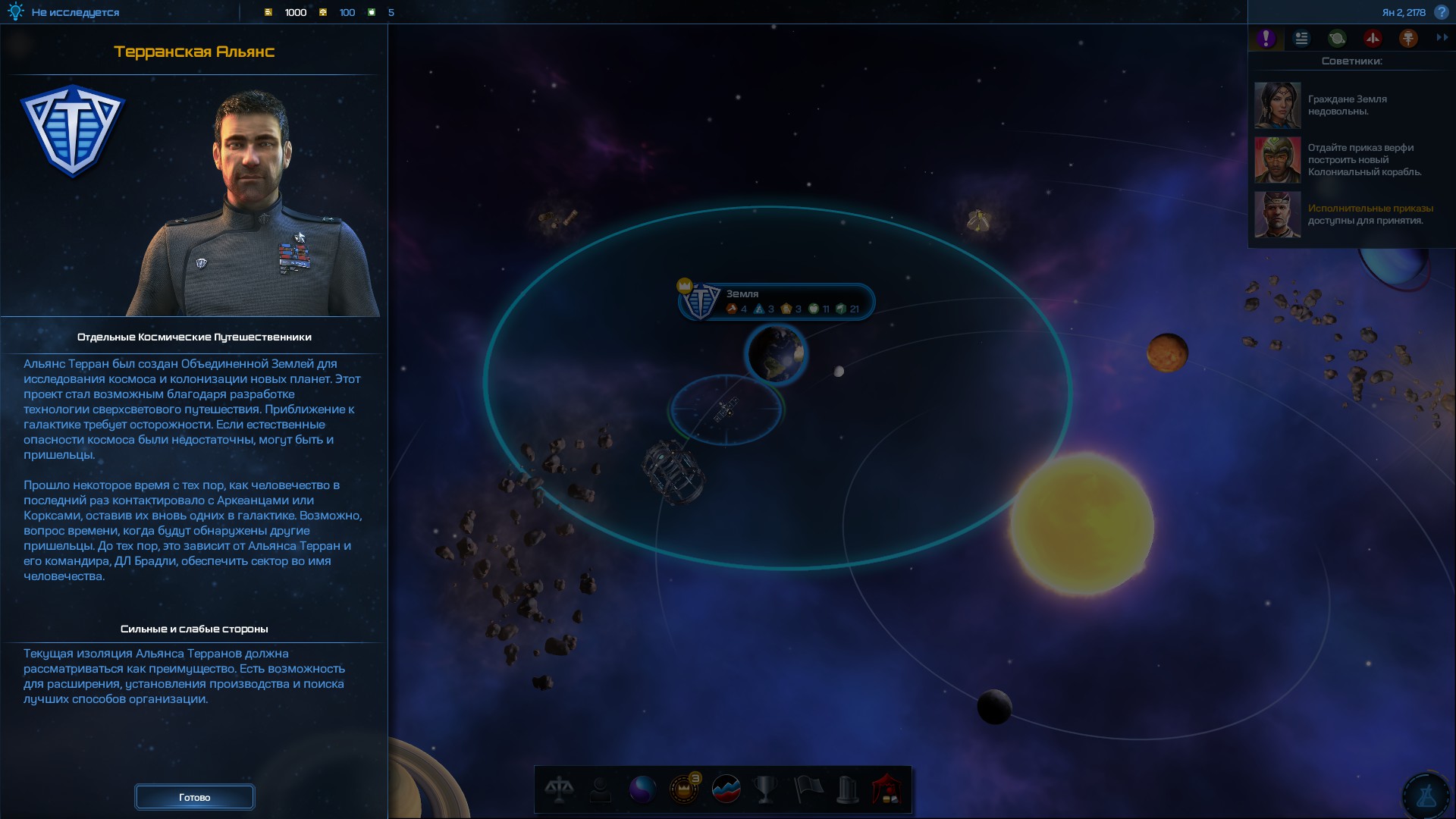Switch to the red ships tab
The height and width of the screenshot is (819, 1456).
pyautogui.click(x=1373, y=39)
